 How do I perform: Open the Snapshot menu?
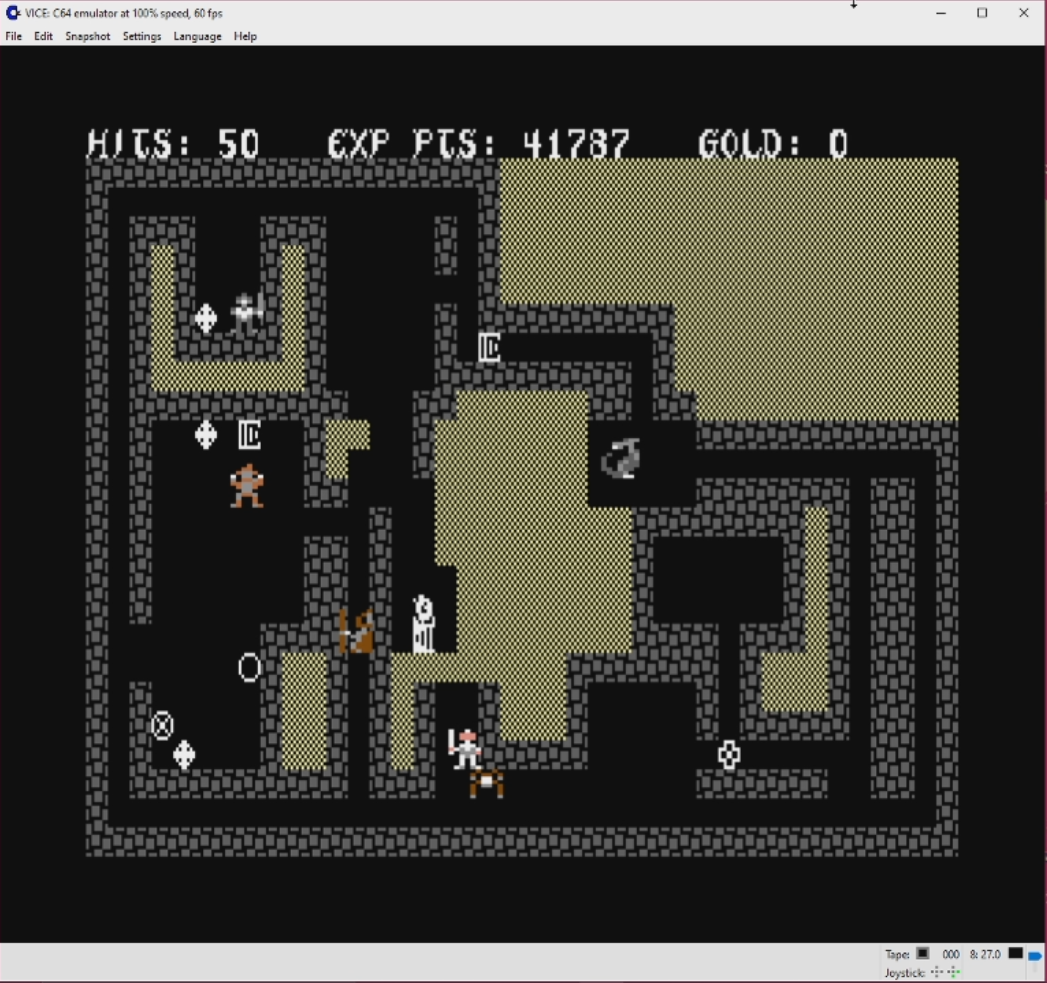click(x=88, y=36)
